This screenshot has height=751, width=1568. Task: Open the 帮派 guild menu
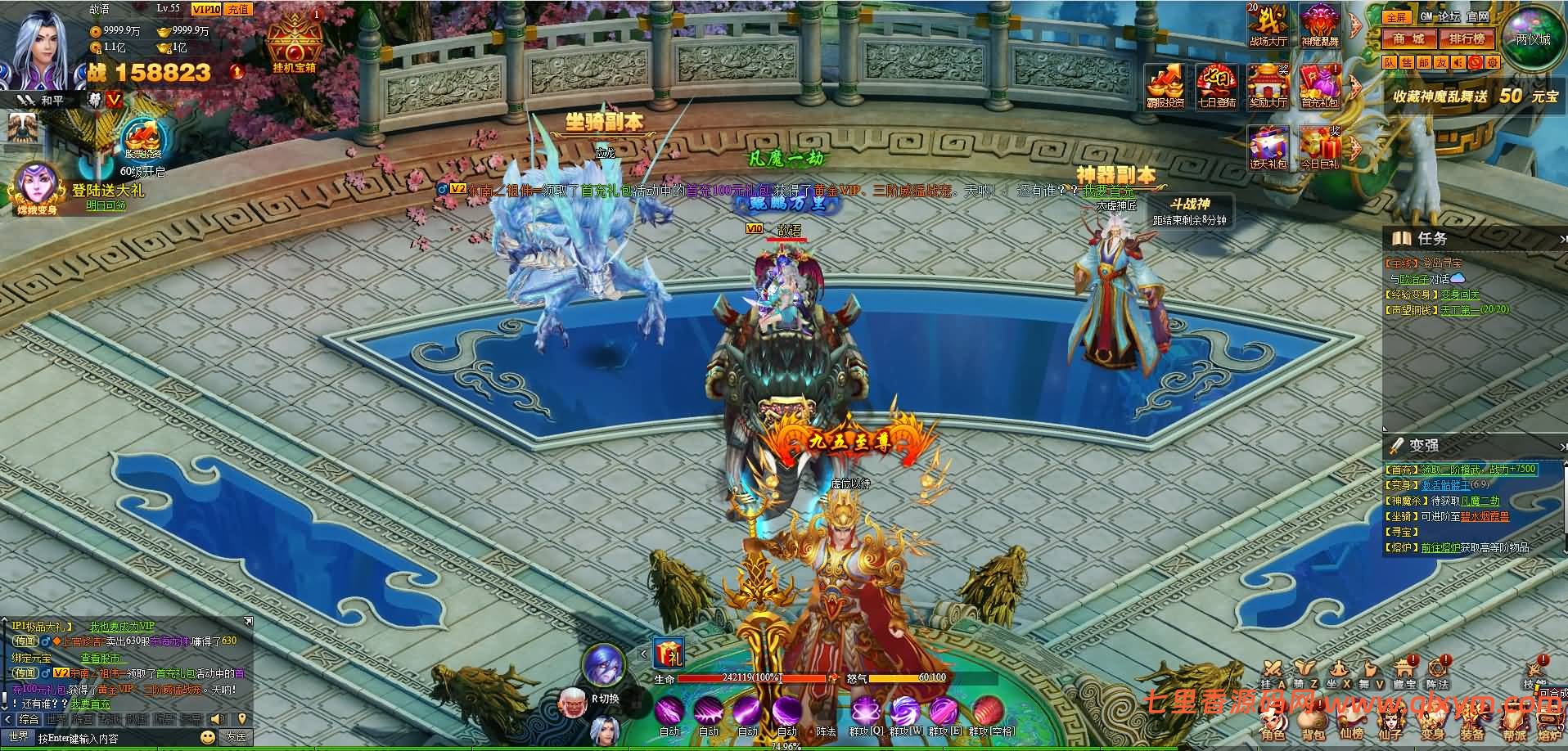tap(1515, 725)
